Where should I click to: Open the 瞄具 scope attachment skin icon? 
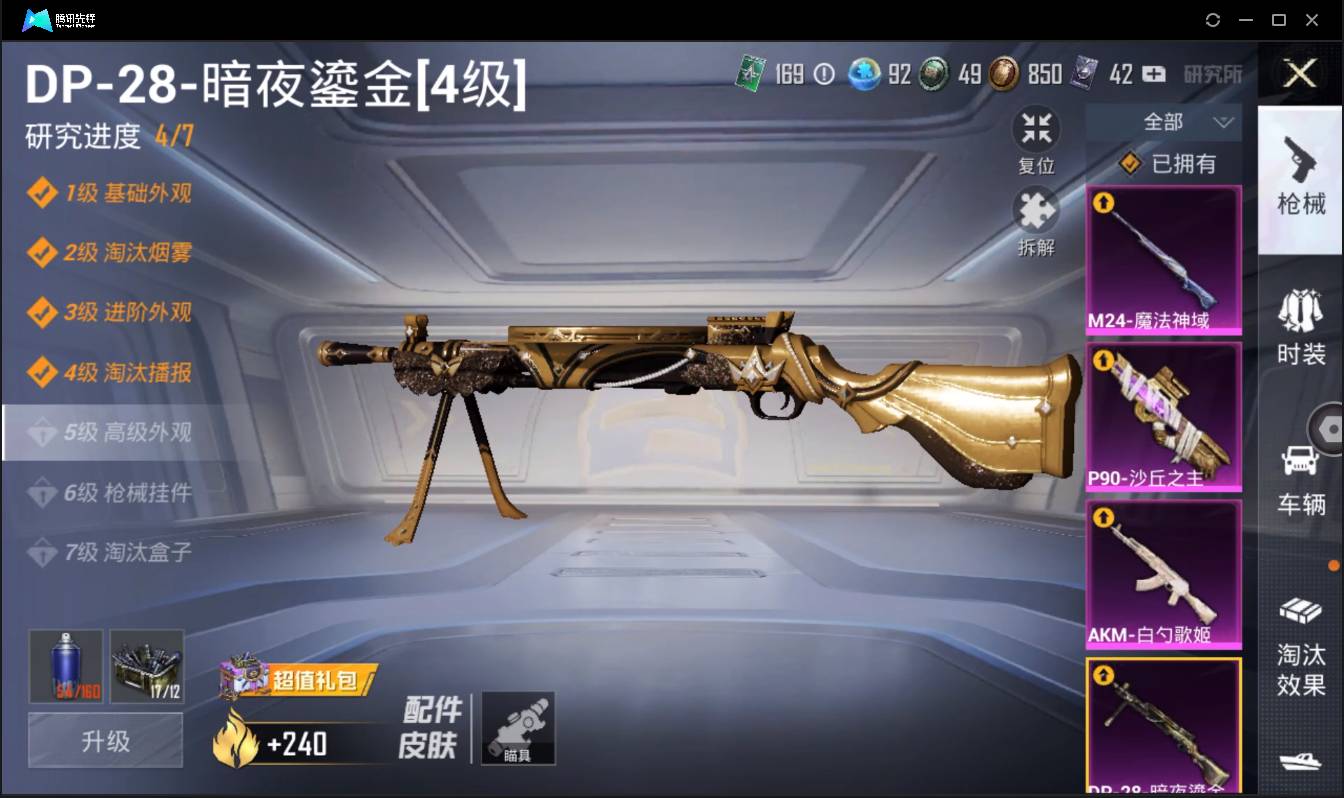518,728
